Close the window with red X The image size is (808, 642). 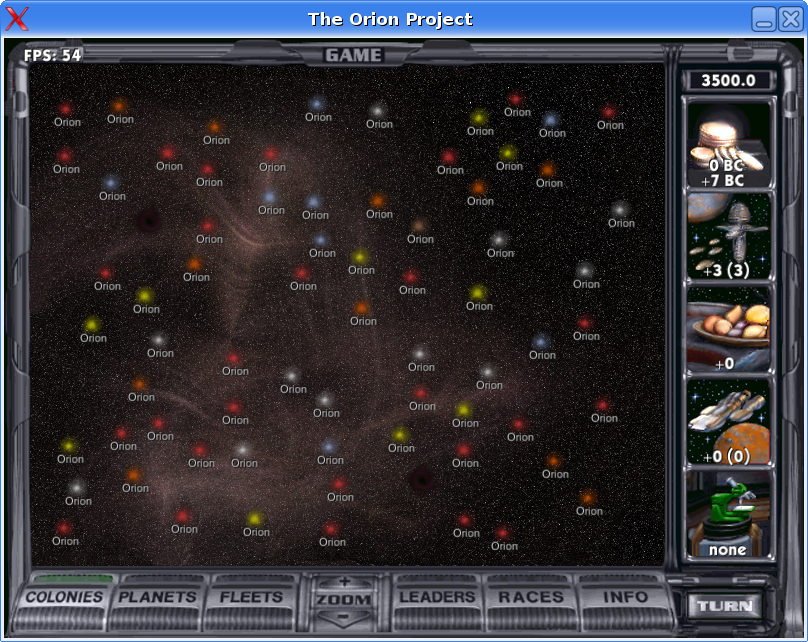pyautogui.click(x=18, y=18)
